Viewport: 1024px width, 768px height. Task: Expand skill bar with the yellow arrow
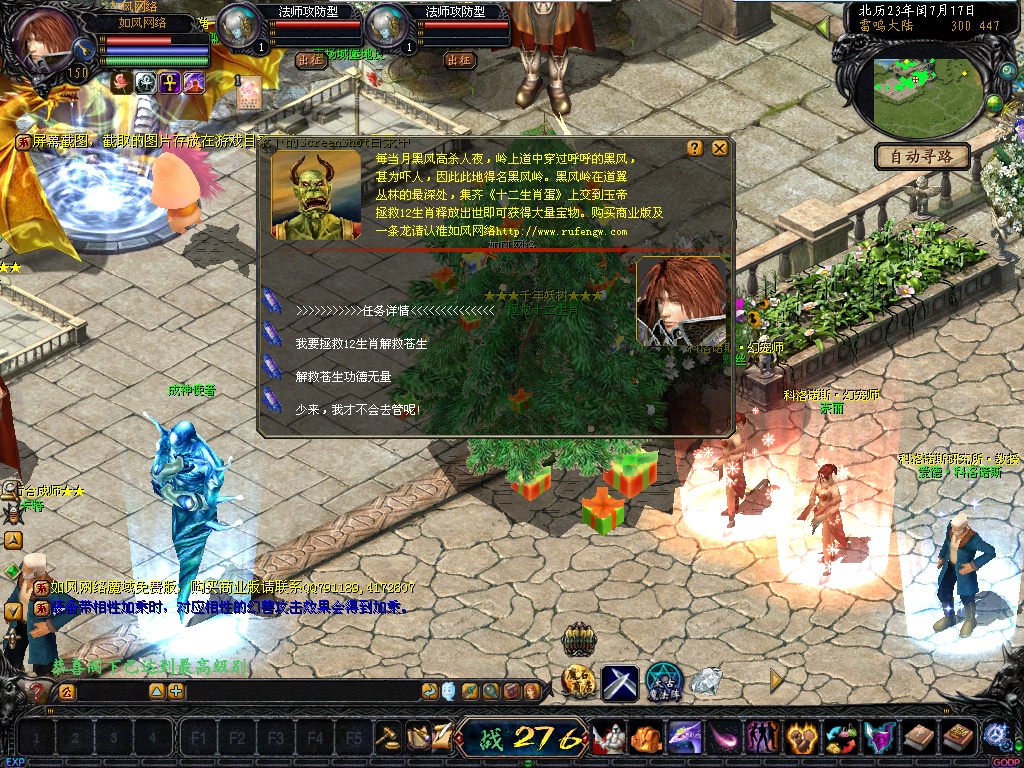[776, 680]
